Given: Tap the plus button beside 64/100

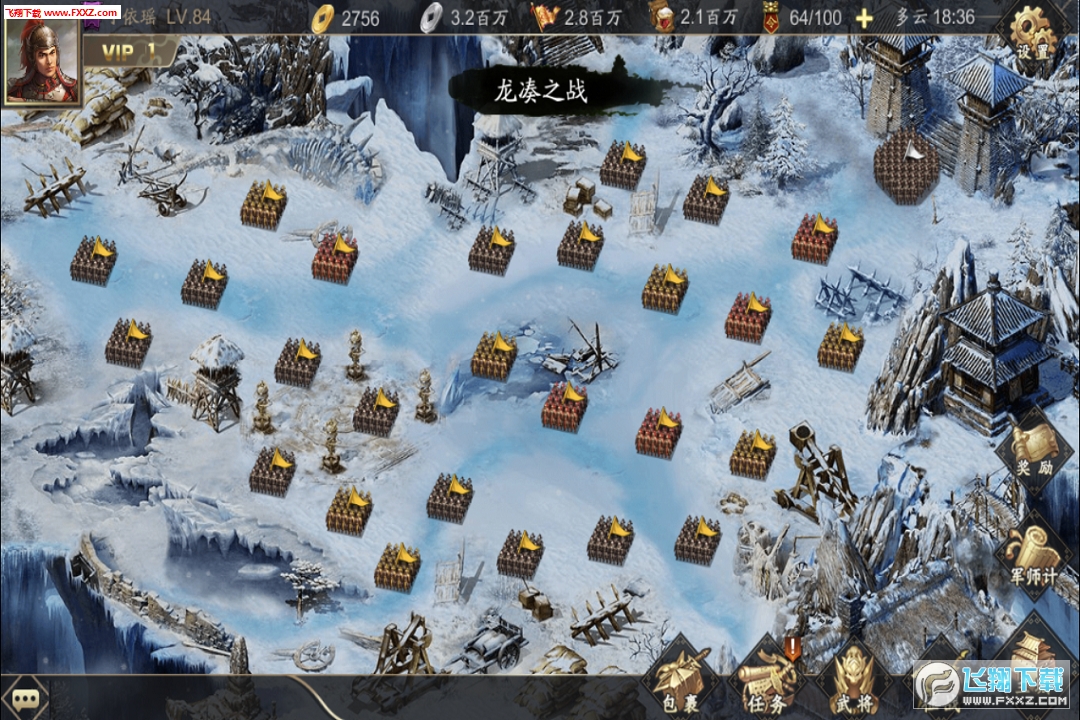Looking at the screenshot, I should click(864, 18).
